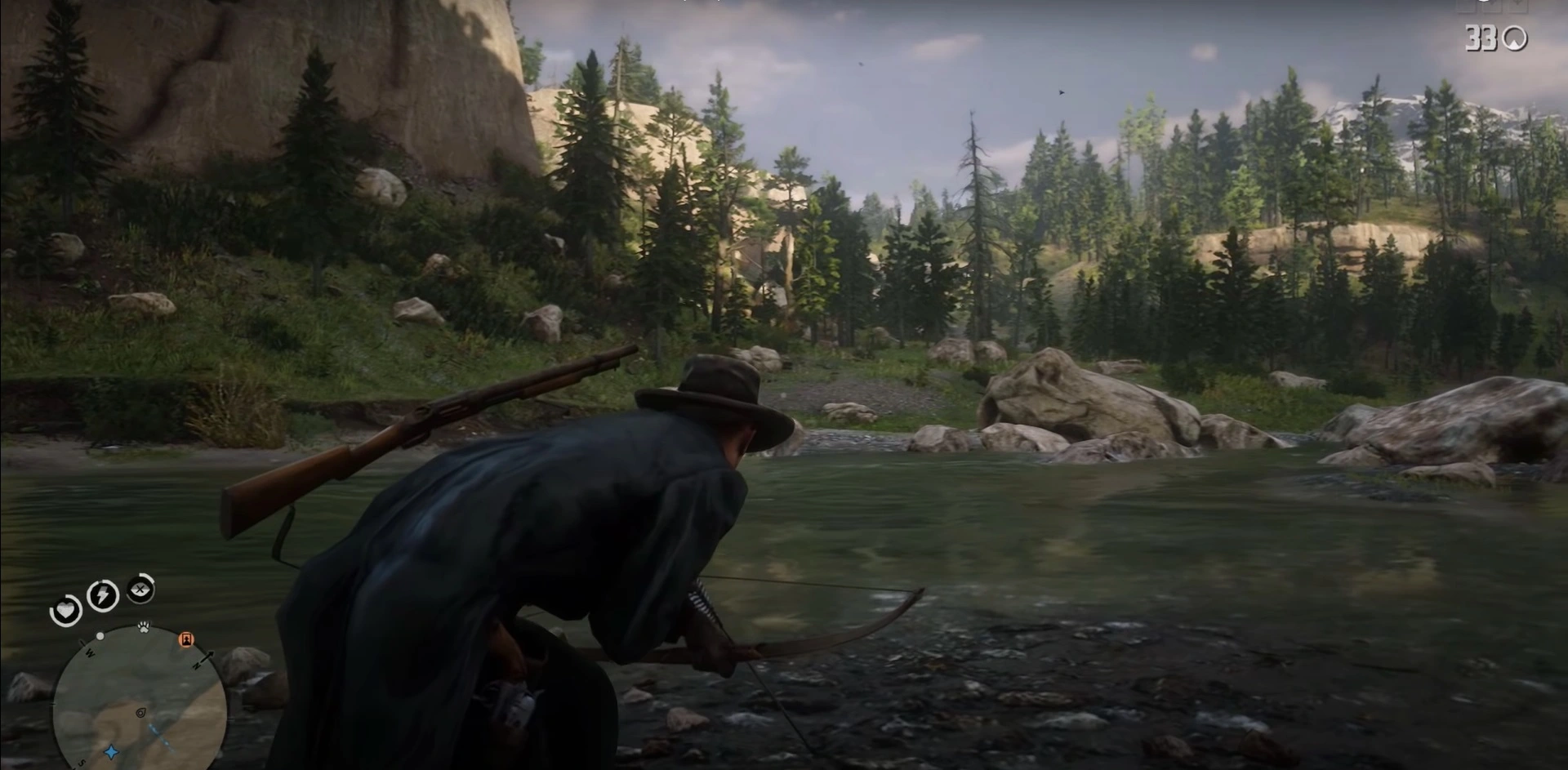Click the white dot indicator near the W marker

(x=100, y=635)
